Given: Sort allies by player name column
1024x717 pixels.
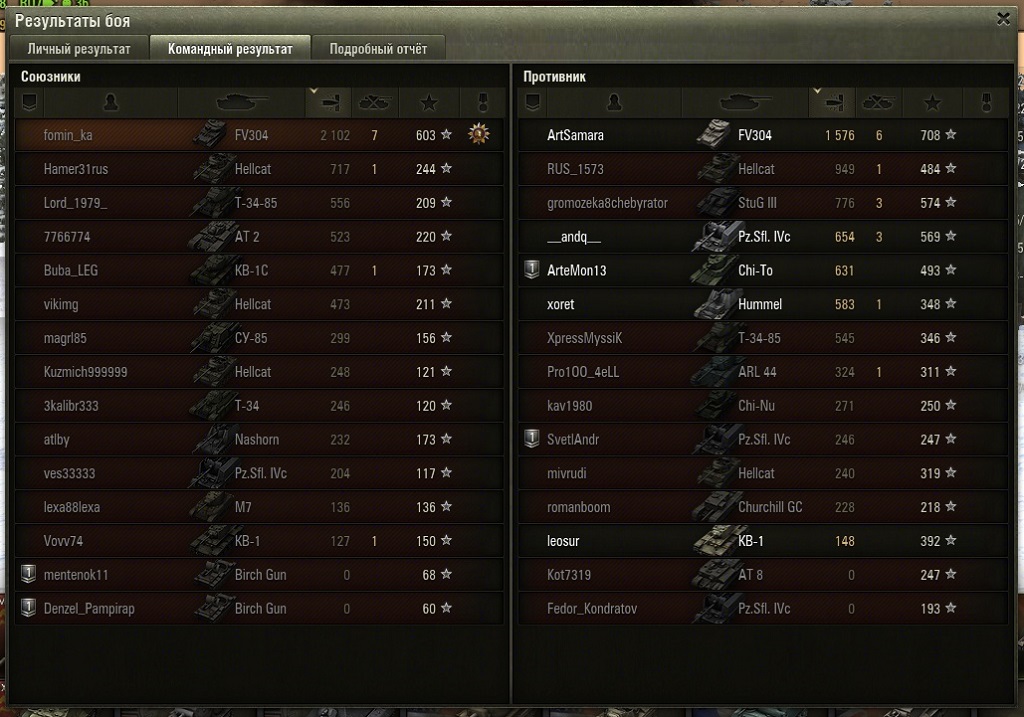Looking at the screenshot, I should point(110,102).
